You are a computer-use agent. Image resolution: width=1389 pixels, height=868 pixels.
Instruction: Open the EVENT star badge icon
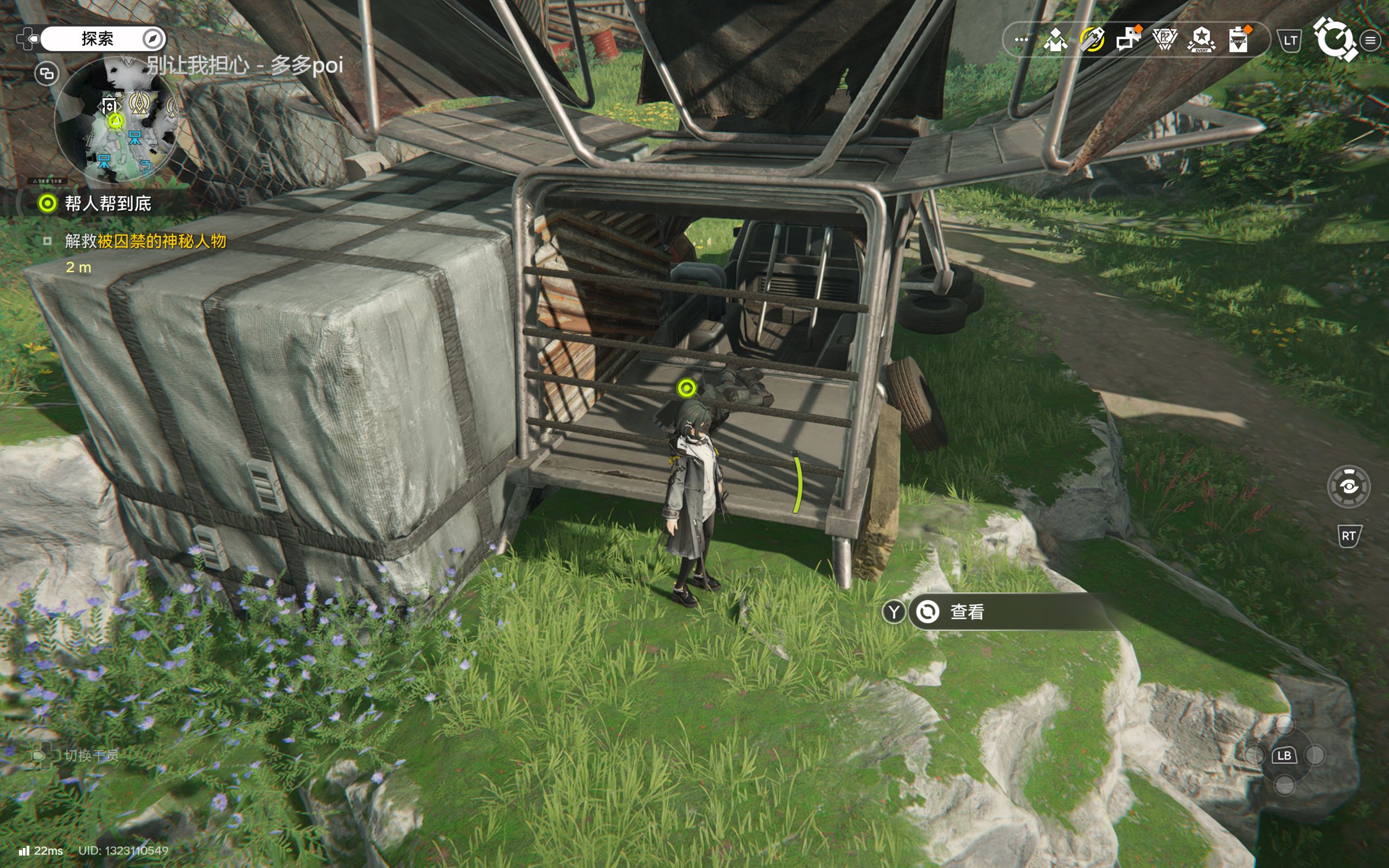click(1201, 40)
